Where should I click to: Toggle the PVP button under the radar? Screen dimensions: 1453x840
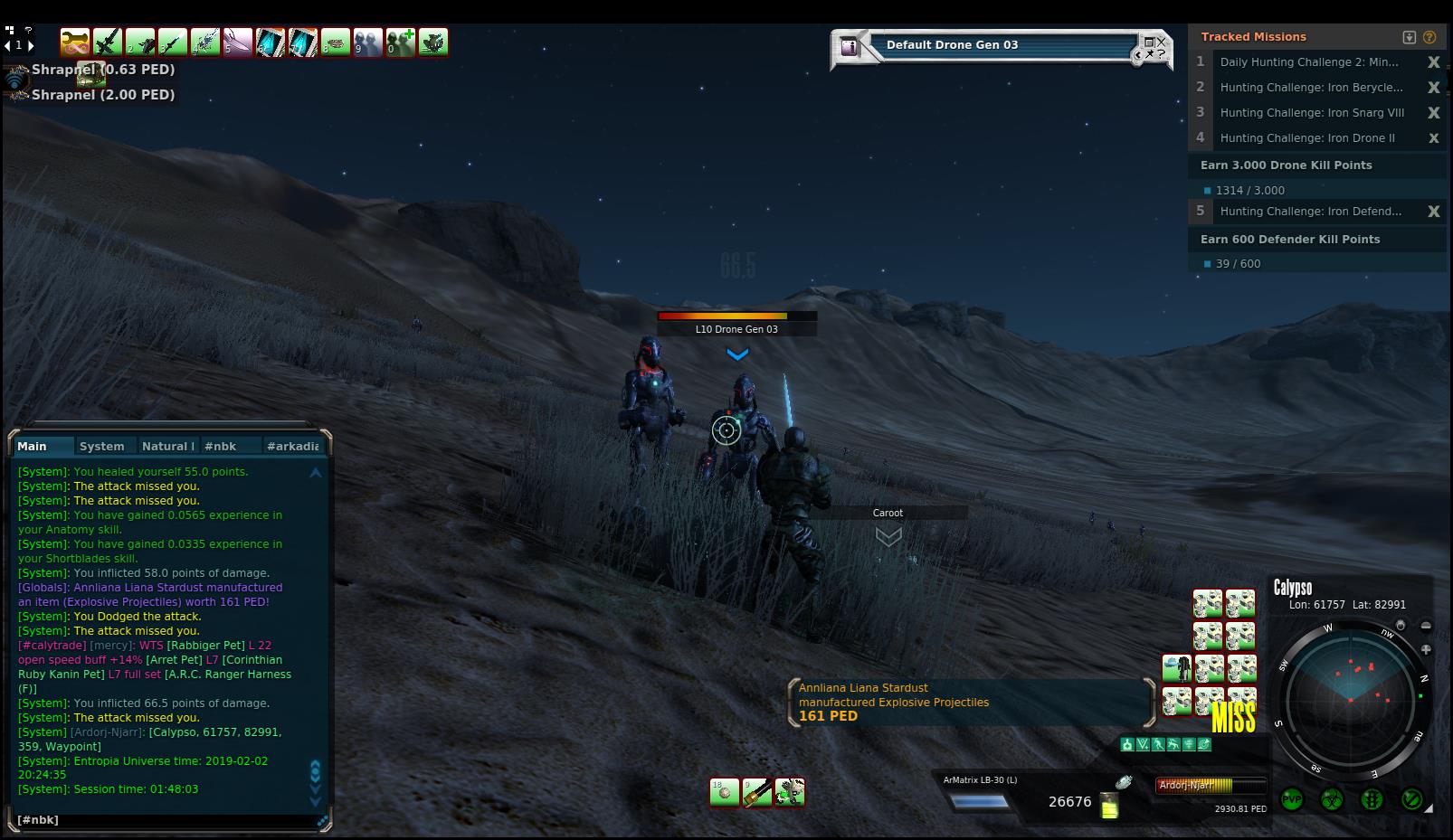[x=1291, y=799]
